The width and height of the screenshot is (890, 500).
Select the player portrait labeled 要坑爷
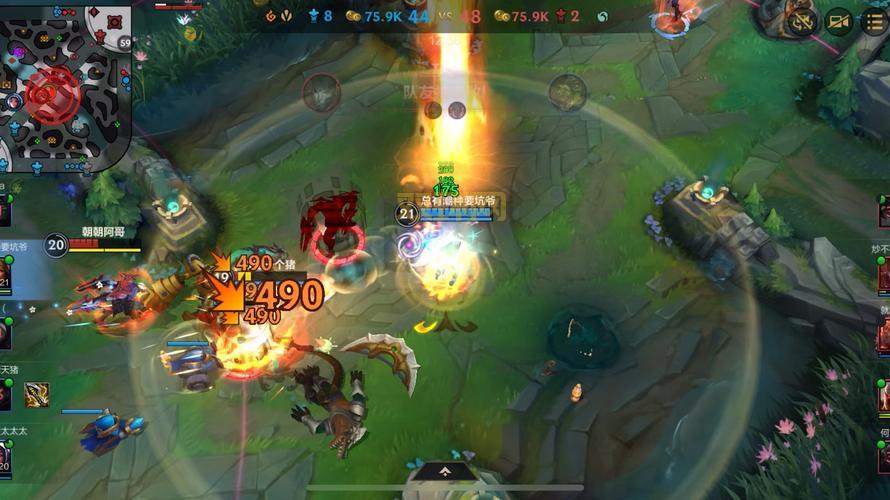(x=4, y=272)
